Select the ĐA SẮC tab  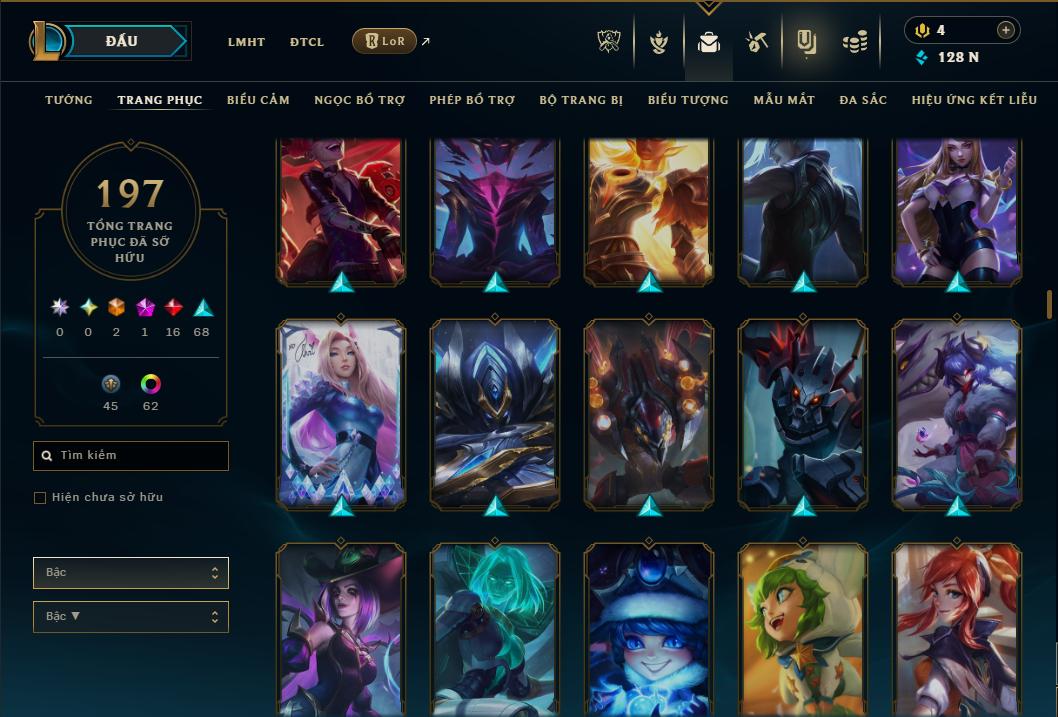(863, 100)
